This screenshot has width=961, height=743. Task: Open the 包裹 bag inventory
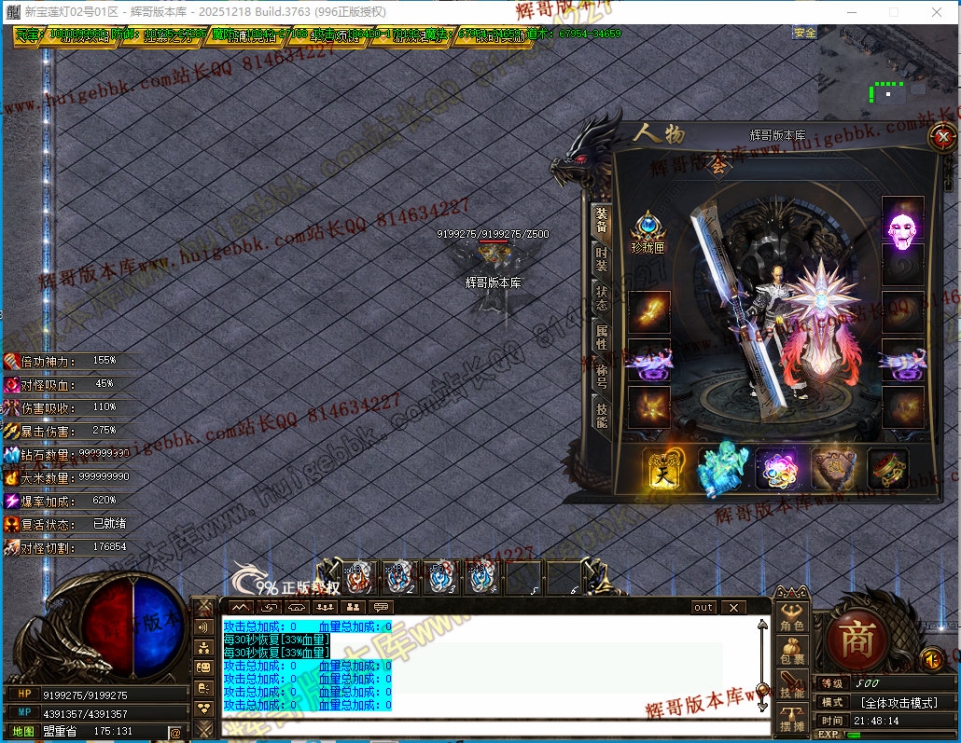[x=793, y=652]
